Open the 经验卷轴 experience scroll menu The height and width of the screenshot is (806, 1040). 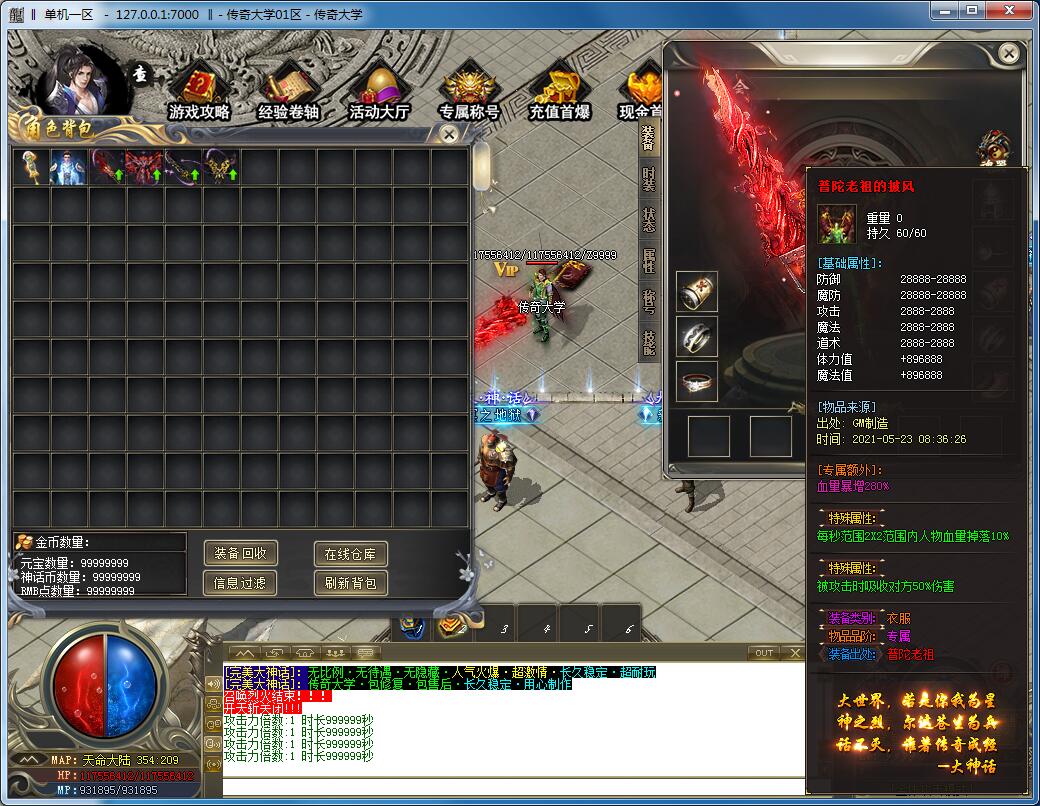tap(288, 94)
